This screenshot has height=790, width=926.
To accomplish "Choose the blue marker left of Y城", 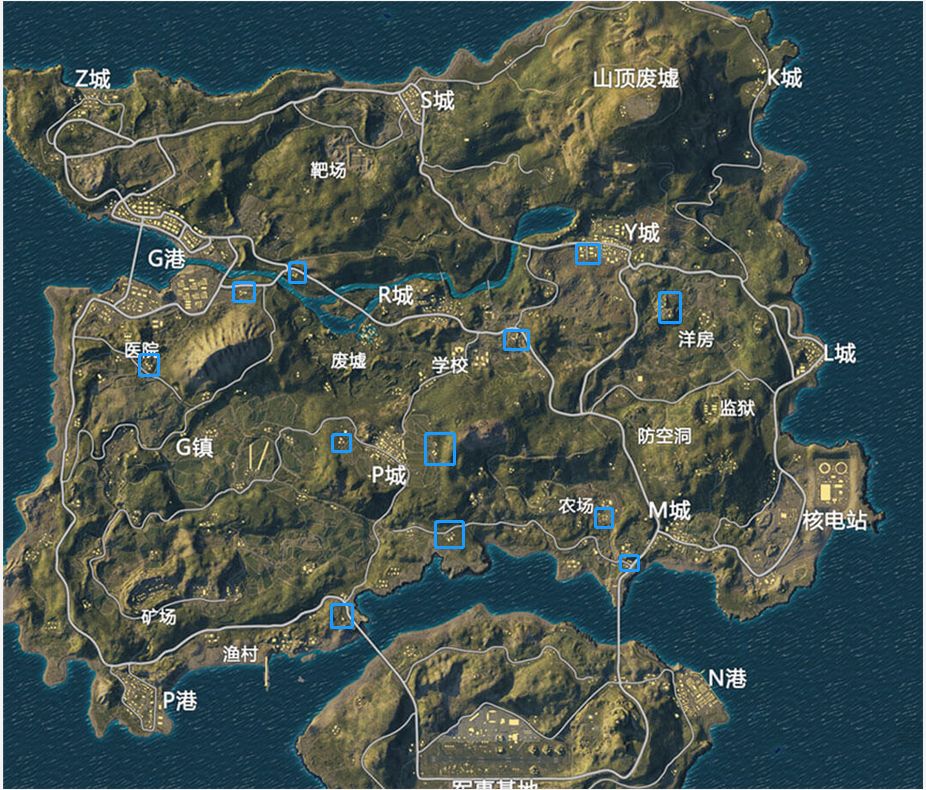I will (x=588, y=253).
